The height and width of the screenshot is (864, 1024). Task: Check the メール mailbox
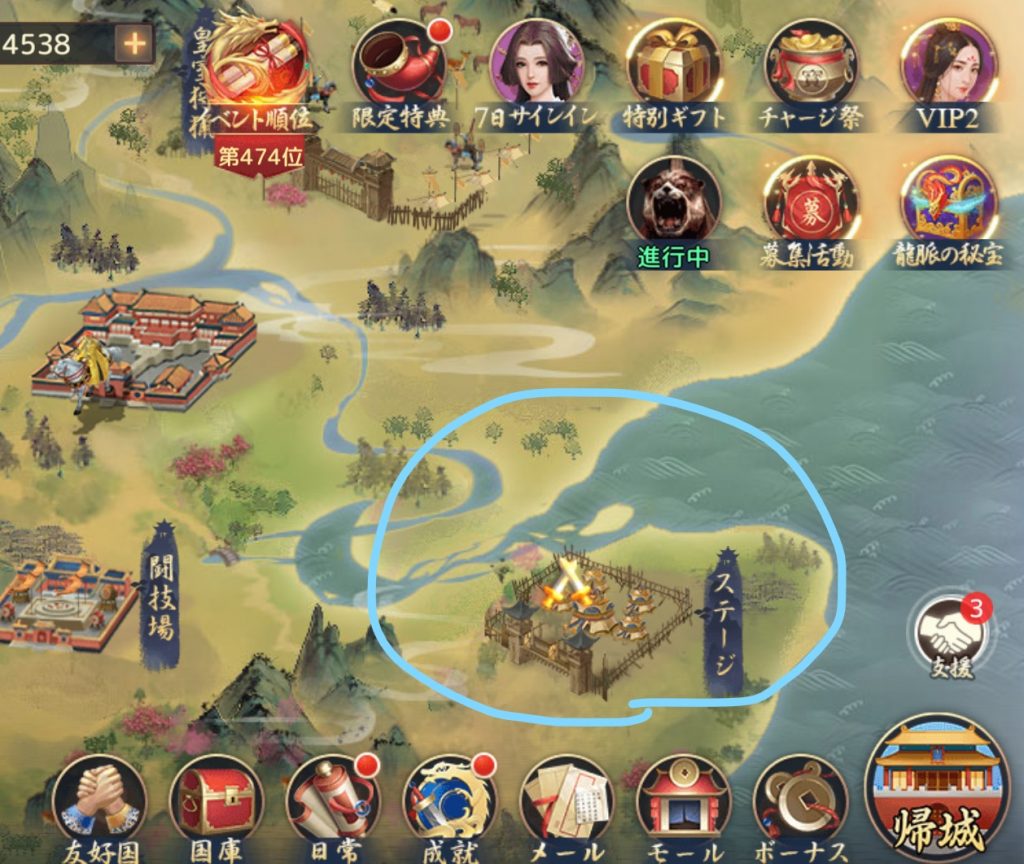tap(567, 803)
